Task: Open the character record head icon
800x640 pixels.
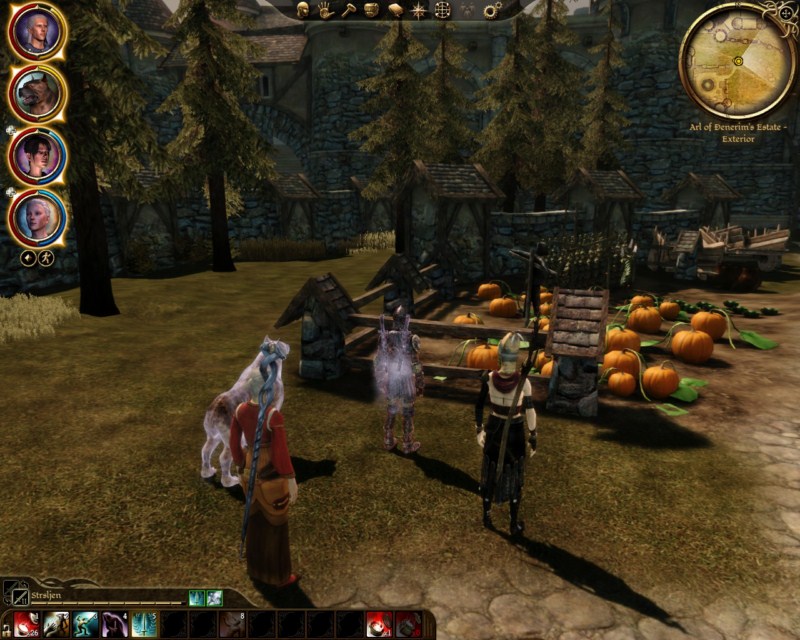Action: (303, 9)
